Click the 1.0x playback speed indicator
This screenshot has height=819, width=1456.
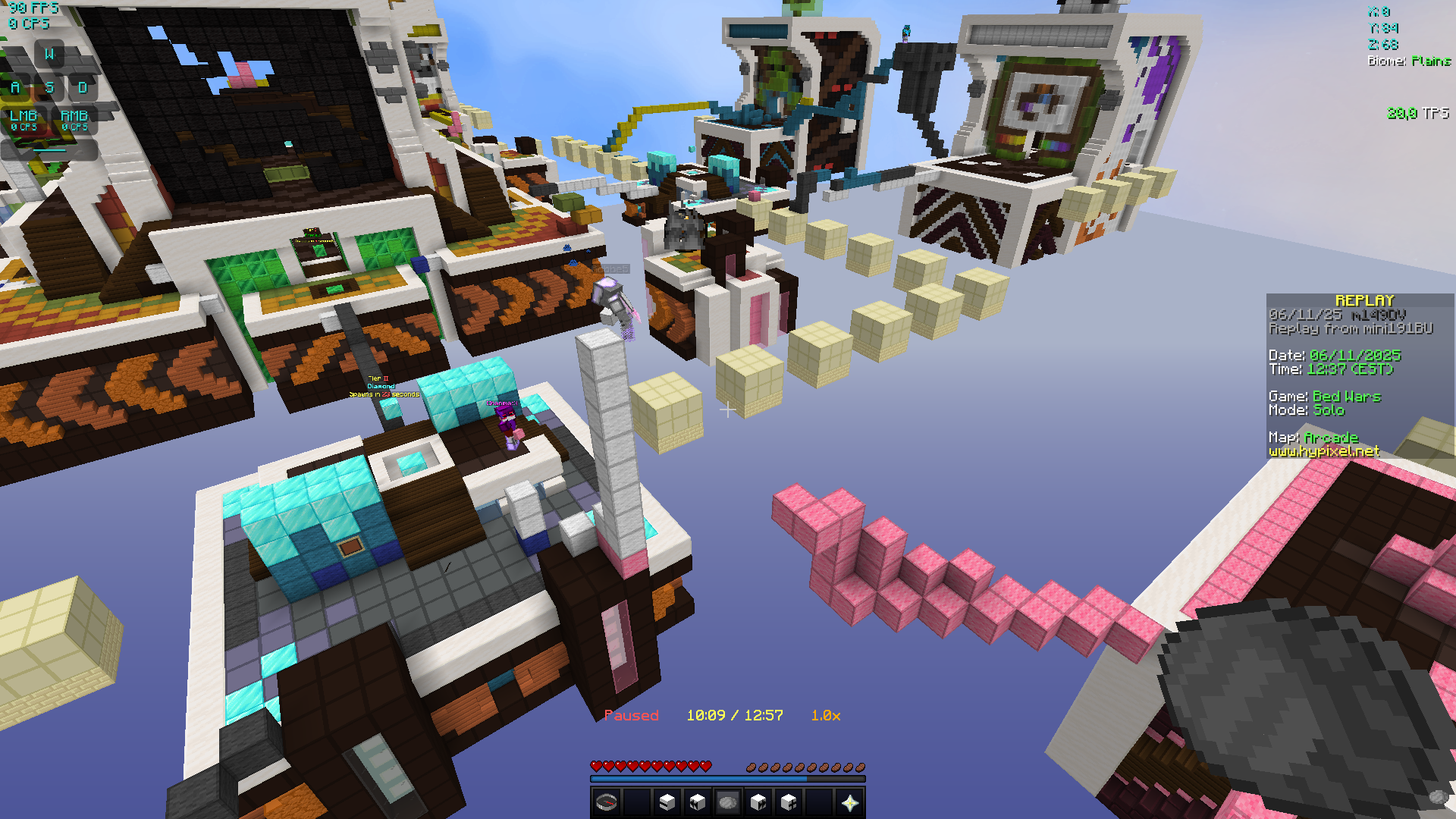pos(825,715)
